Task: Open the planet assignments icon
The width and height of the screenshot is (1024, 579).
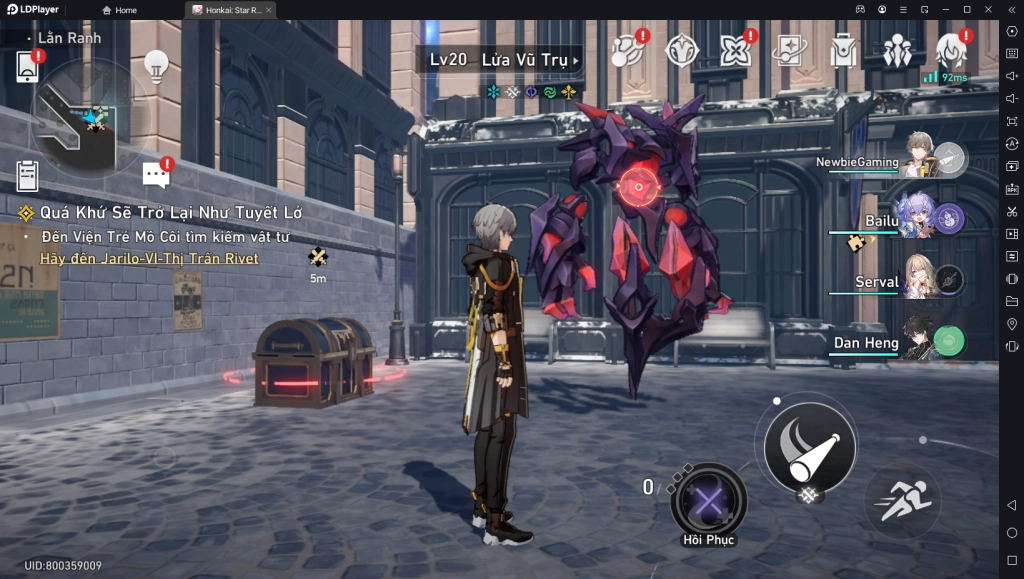Action: point(628,49)
